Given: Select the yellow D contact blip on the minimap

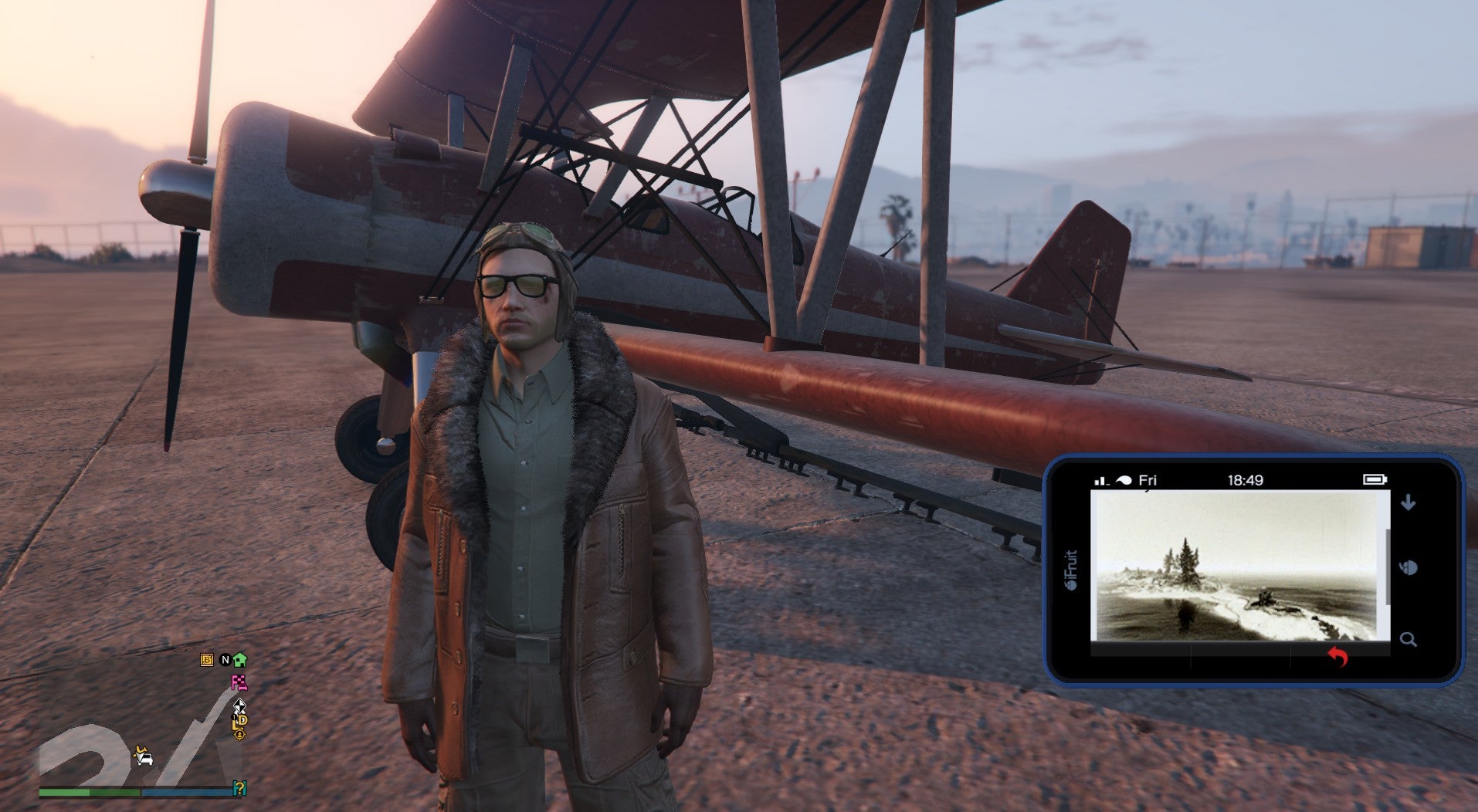Looking at the screenshot, I should tap(244, 719).
